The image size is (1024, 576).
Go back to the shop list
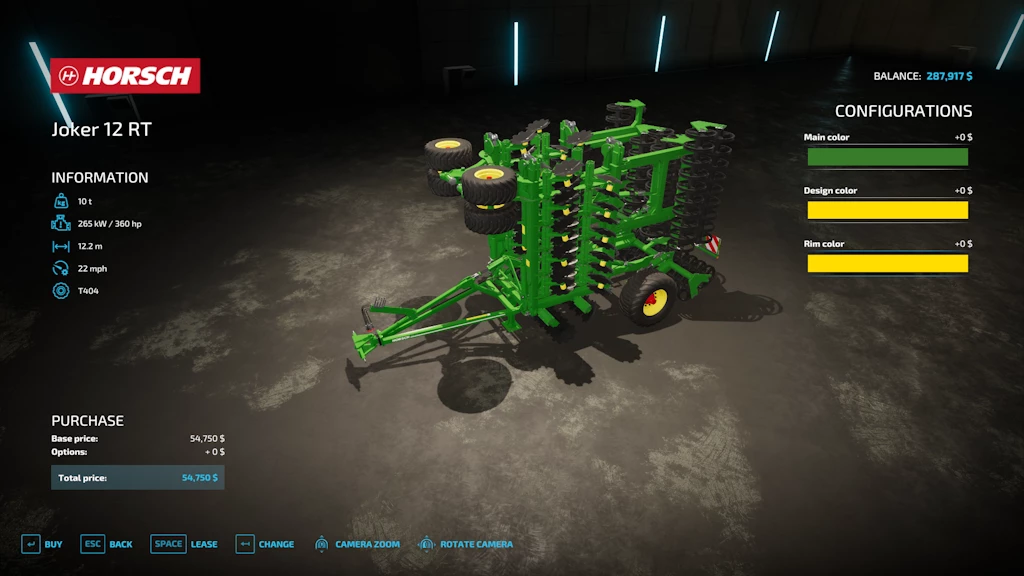(x=107, y=544)
